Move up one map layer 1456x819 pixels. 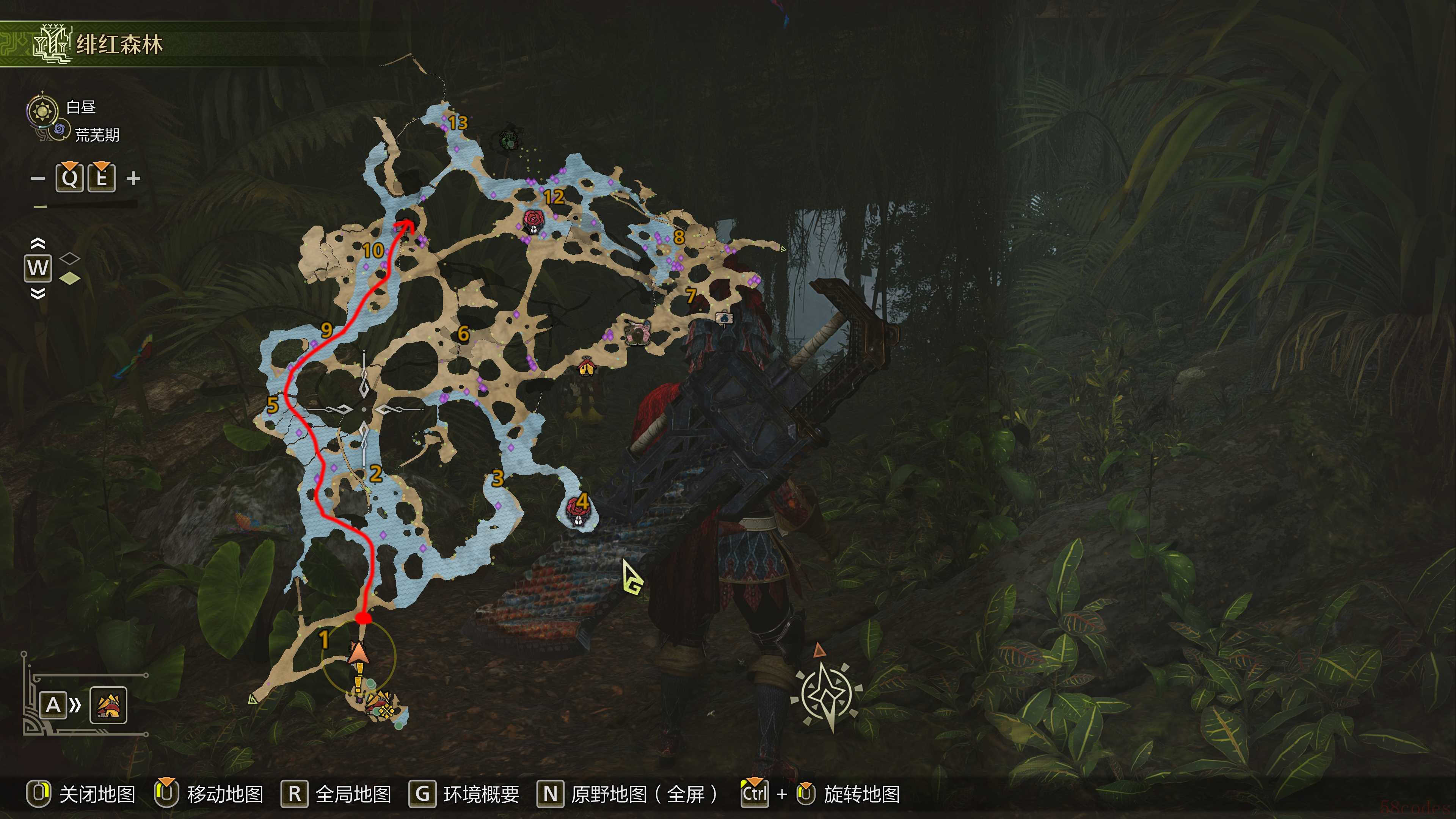pos(37,243)
